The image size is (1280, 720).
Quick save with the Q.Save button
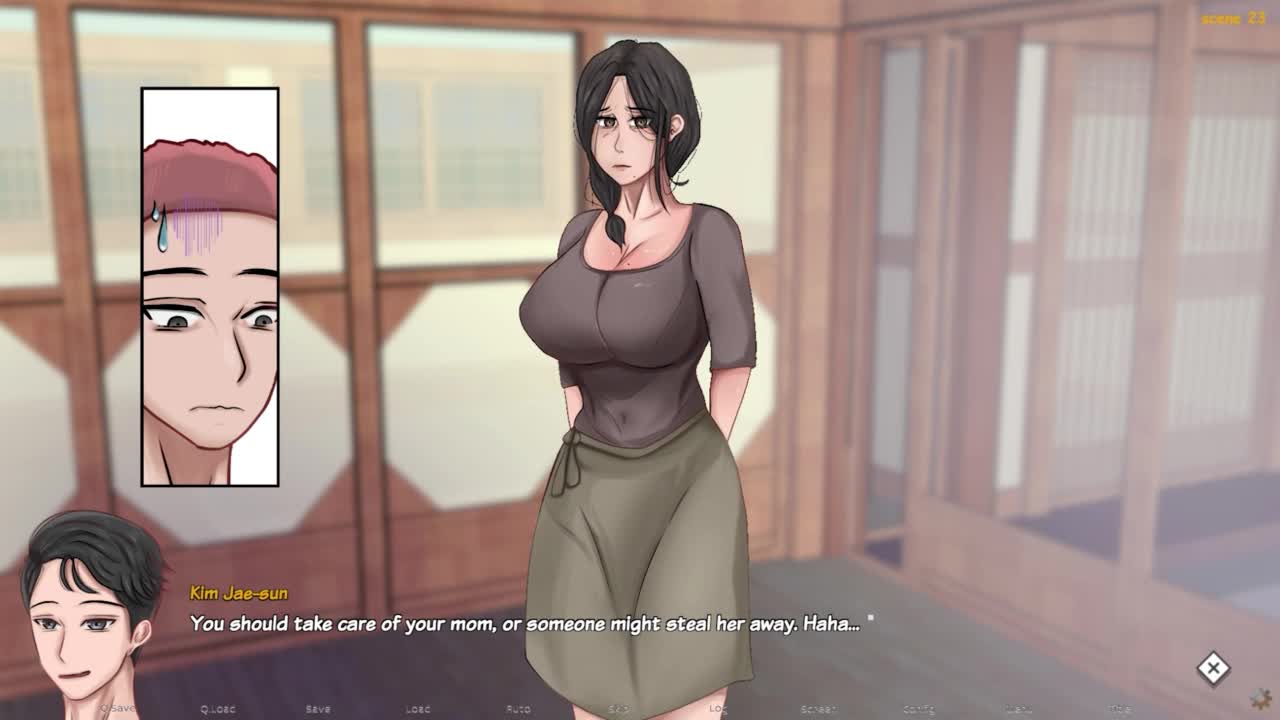[117, 709]
